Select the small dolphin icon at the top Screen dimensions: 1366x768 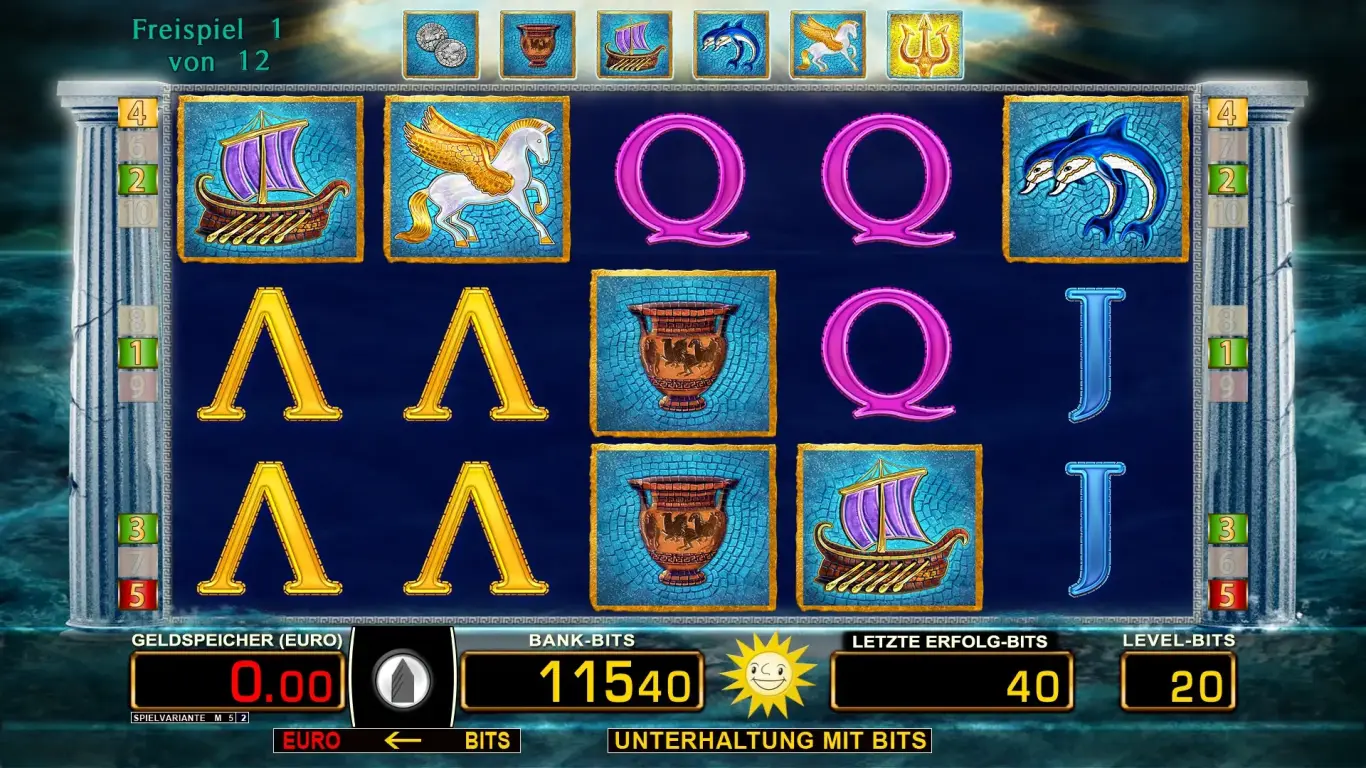click(730, 45)
